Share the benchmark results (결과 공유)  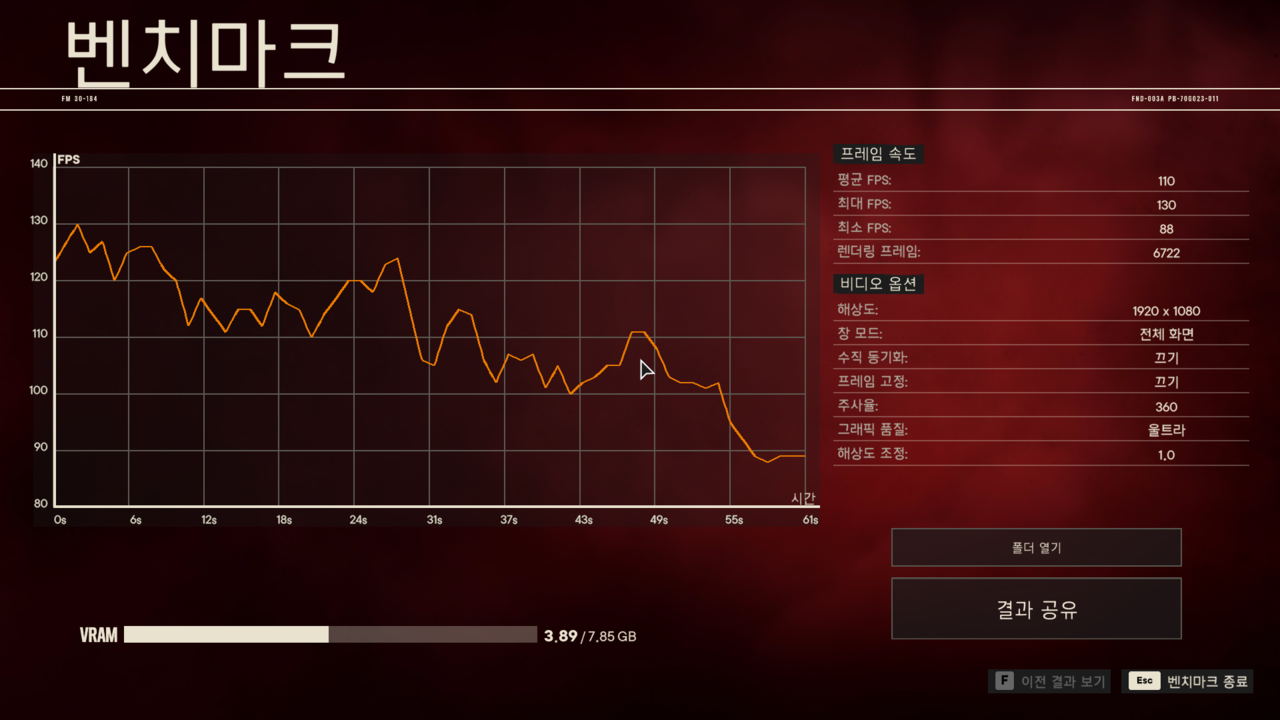point(1036,609)
